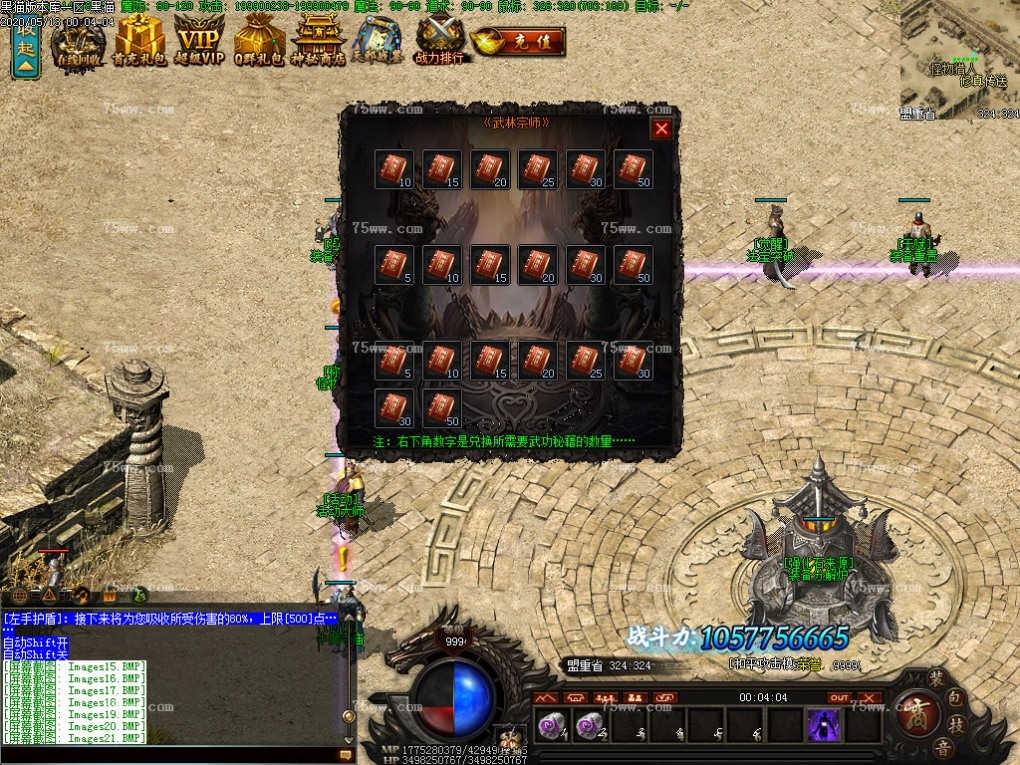
Task: Toggle sound with the 音 button
Action: [942, 748]
